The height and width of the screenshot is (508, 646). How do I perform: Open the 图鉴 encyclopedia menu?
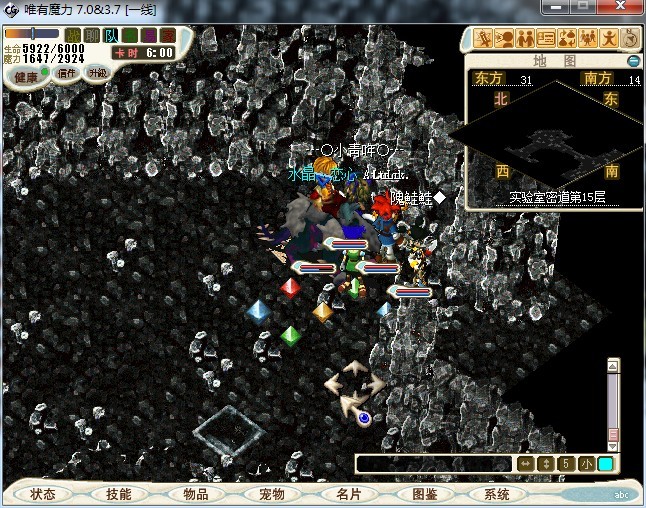coord(424,494)
